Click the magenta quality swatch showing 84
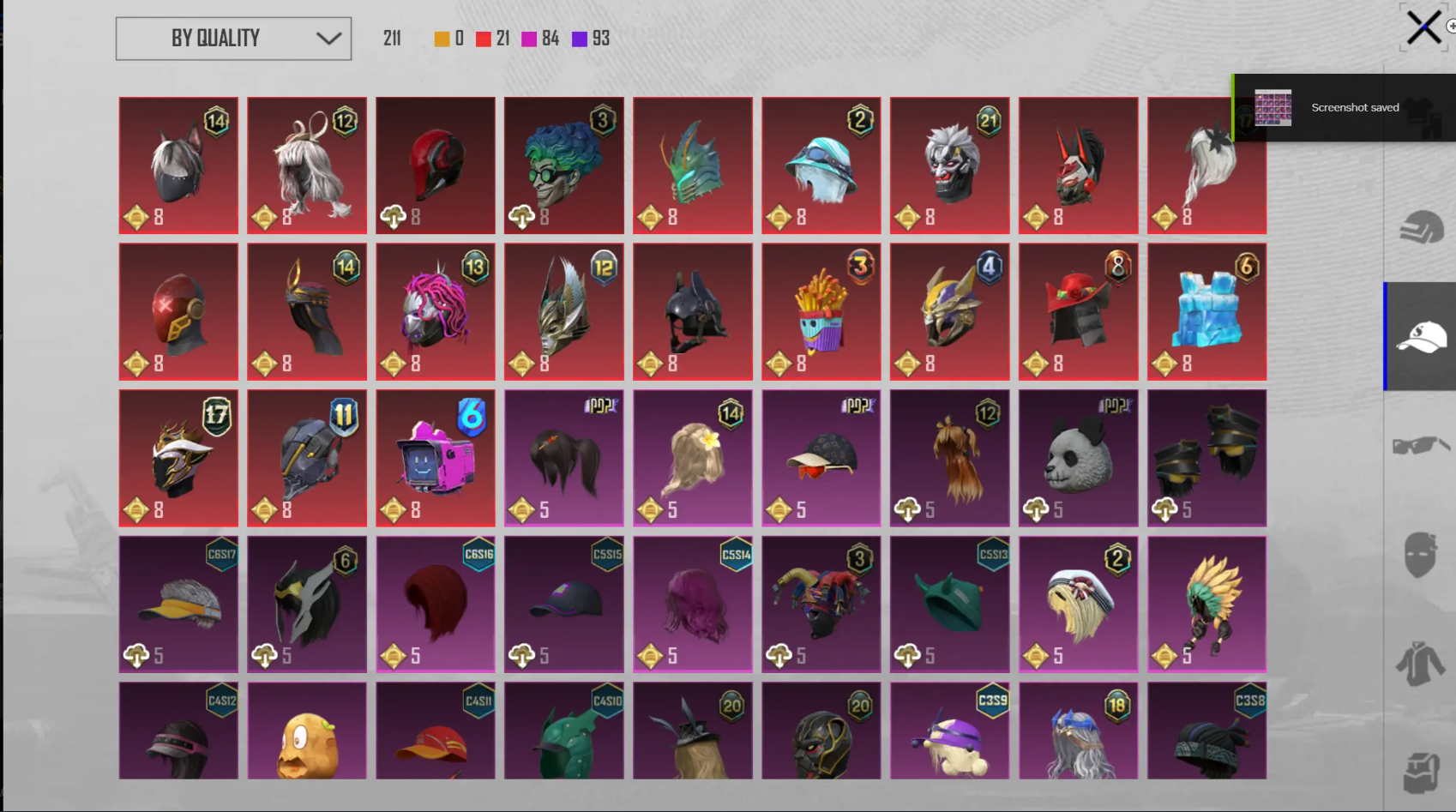 tap(528, 38)
